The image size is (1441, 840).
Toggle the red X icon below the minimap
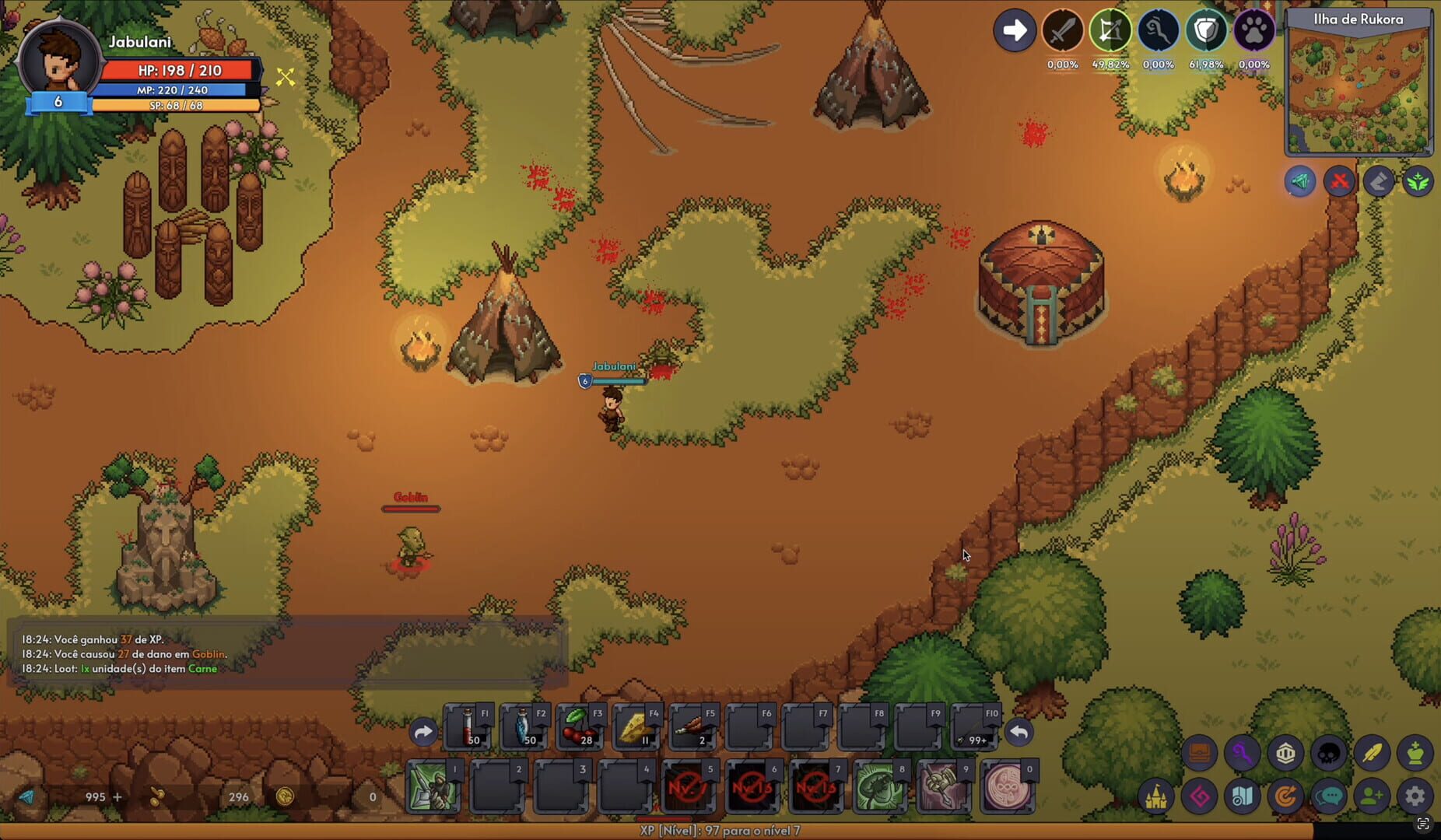[1341, 181]
